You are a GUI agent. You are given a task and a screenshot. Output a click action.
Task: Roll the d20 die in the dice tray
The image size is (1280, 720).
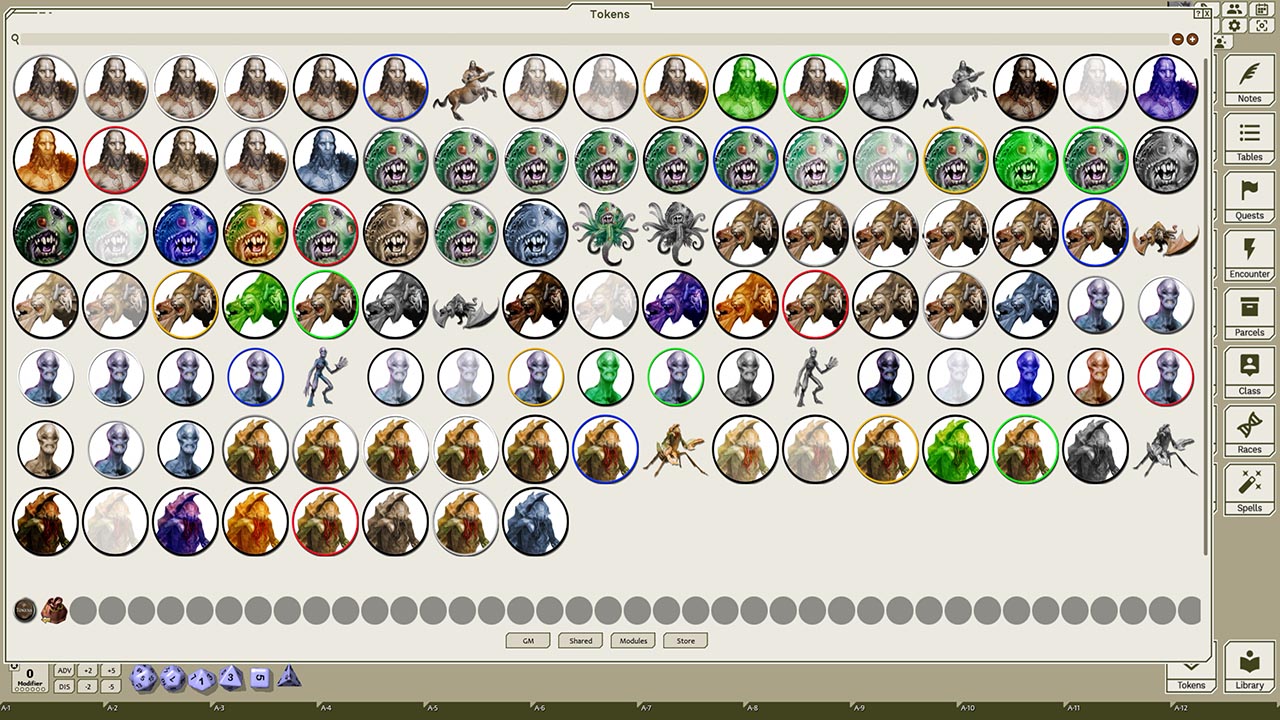[144, 677]
